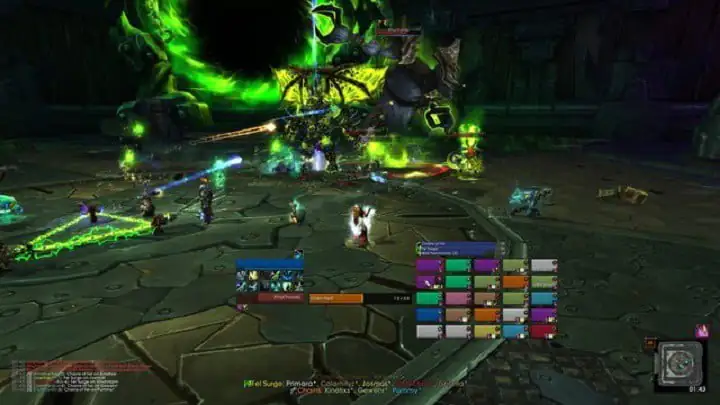720x405 pixels.
Task: Choose the dark blue raid frame cell
Action: tap(430, 314)
